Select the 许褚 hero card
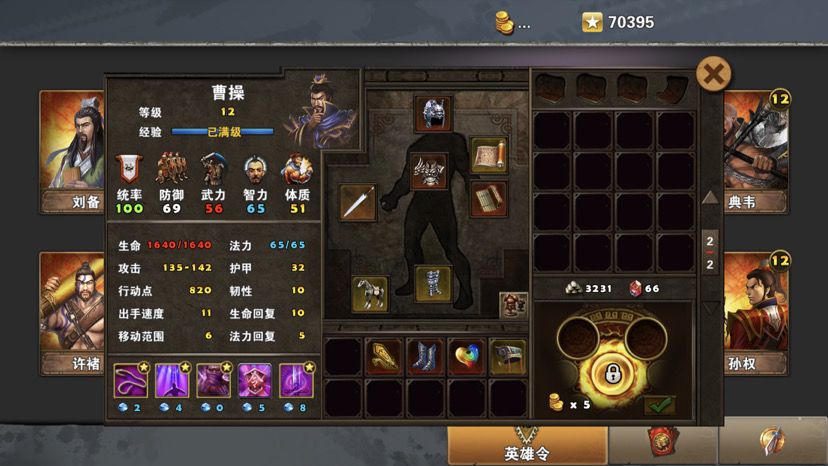This screenshot has width=828, height=466. pos(71,311)
